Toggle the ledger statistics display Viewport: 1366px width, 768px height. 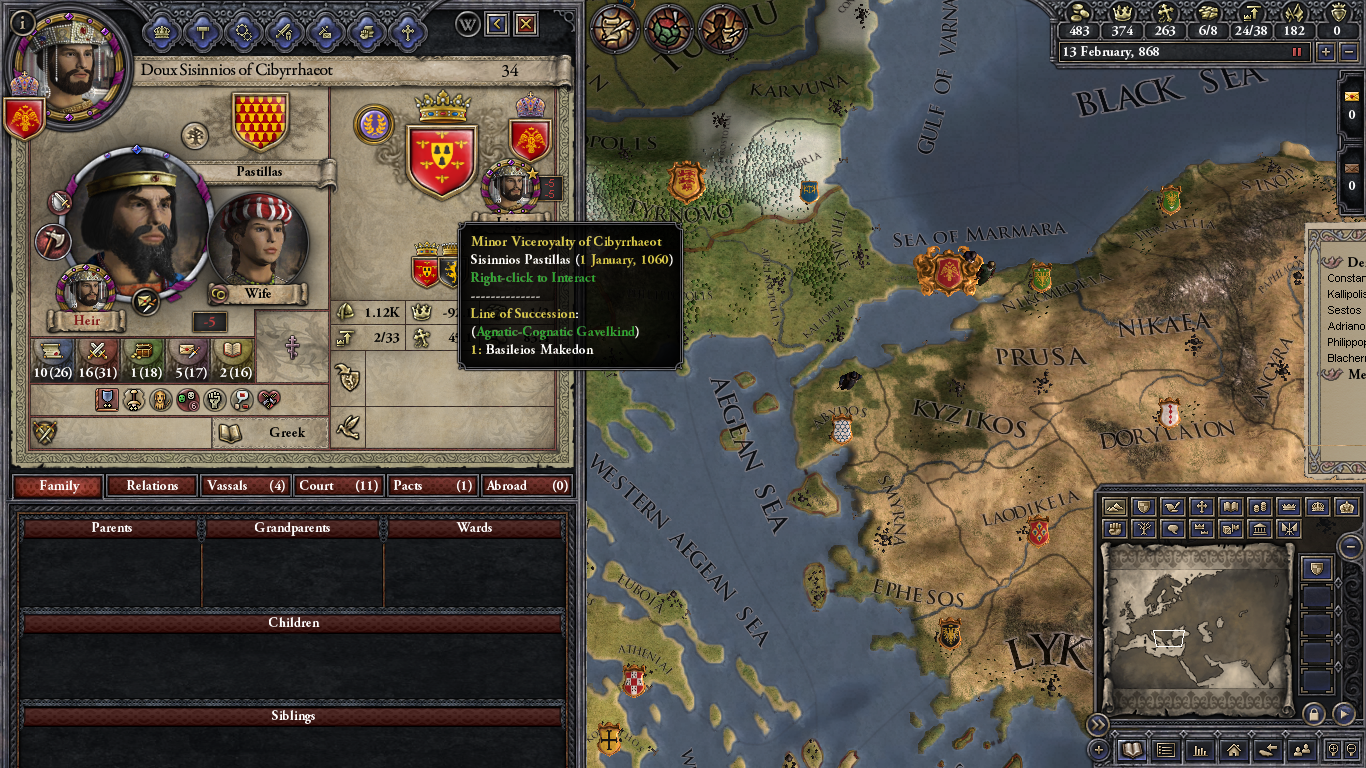click(x=1200, y=751)
